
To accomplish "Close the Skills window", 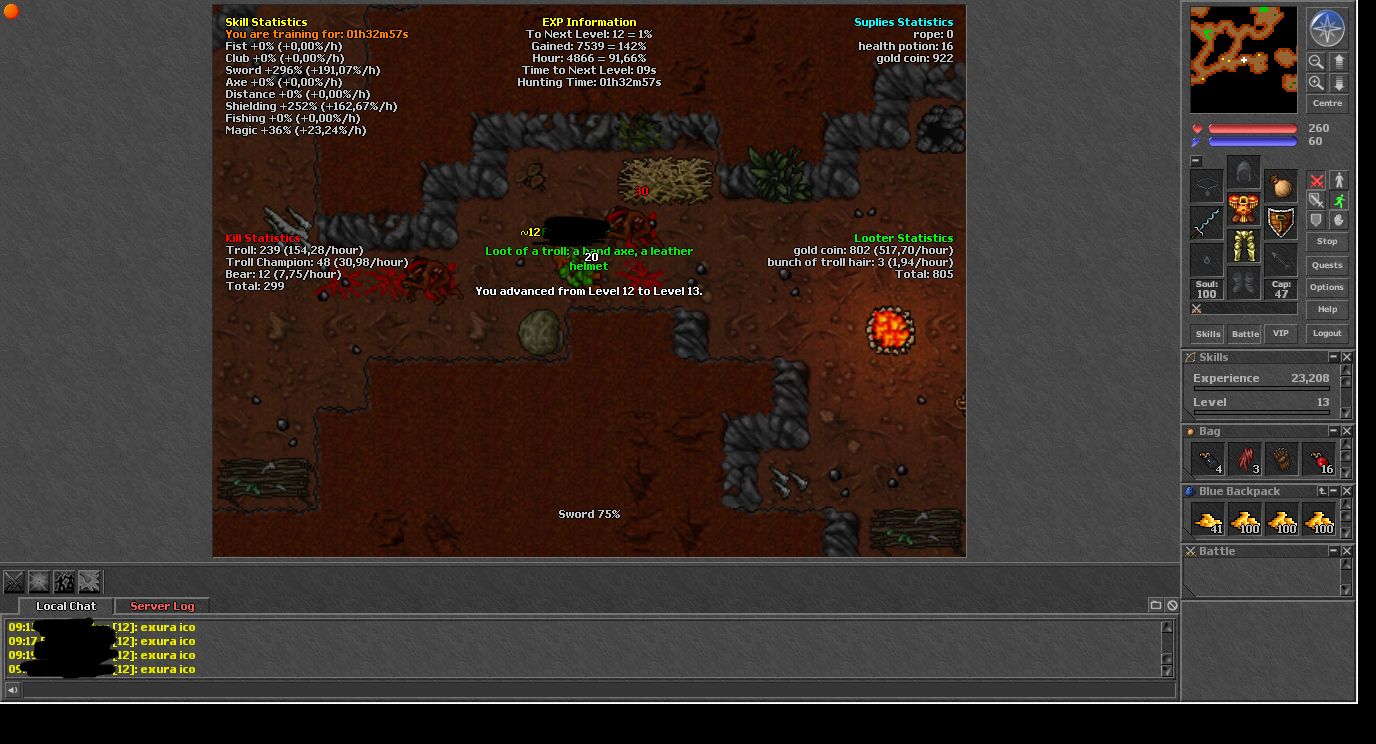I will [x=1346, y=357].
